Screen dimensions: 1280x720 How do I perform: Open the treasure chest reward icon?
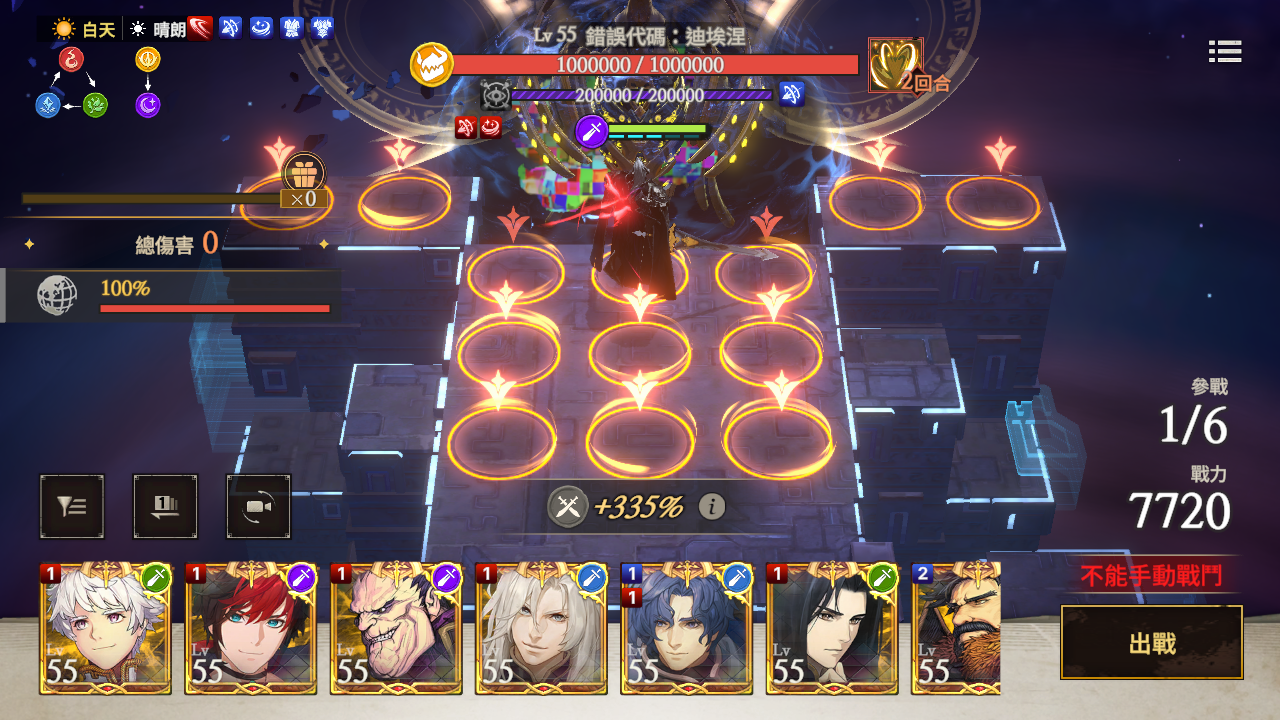point(304,172)
